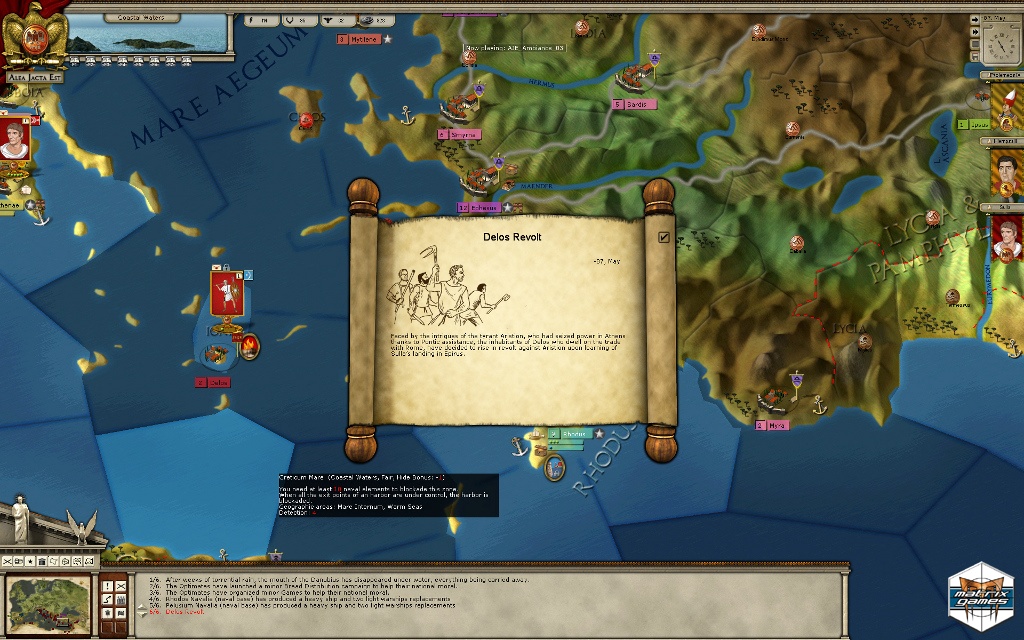Click the Roman eagle faction emblem
Viewport: 1024px width, 640px height.
click(33, 33)
